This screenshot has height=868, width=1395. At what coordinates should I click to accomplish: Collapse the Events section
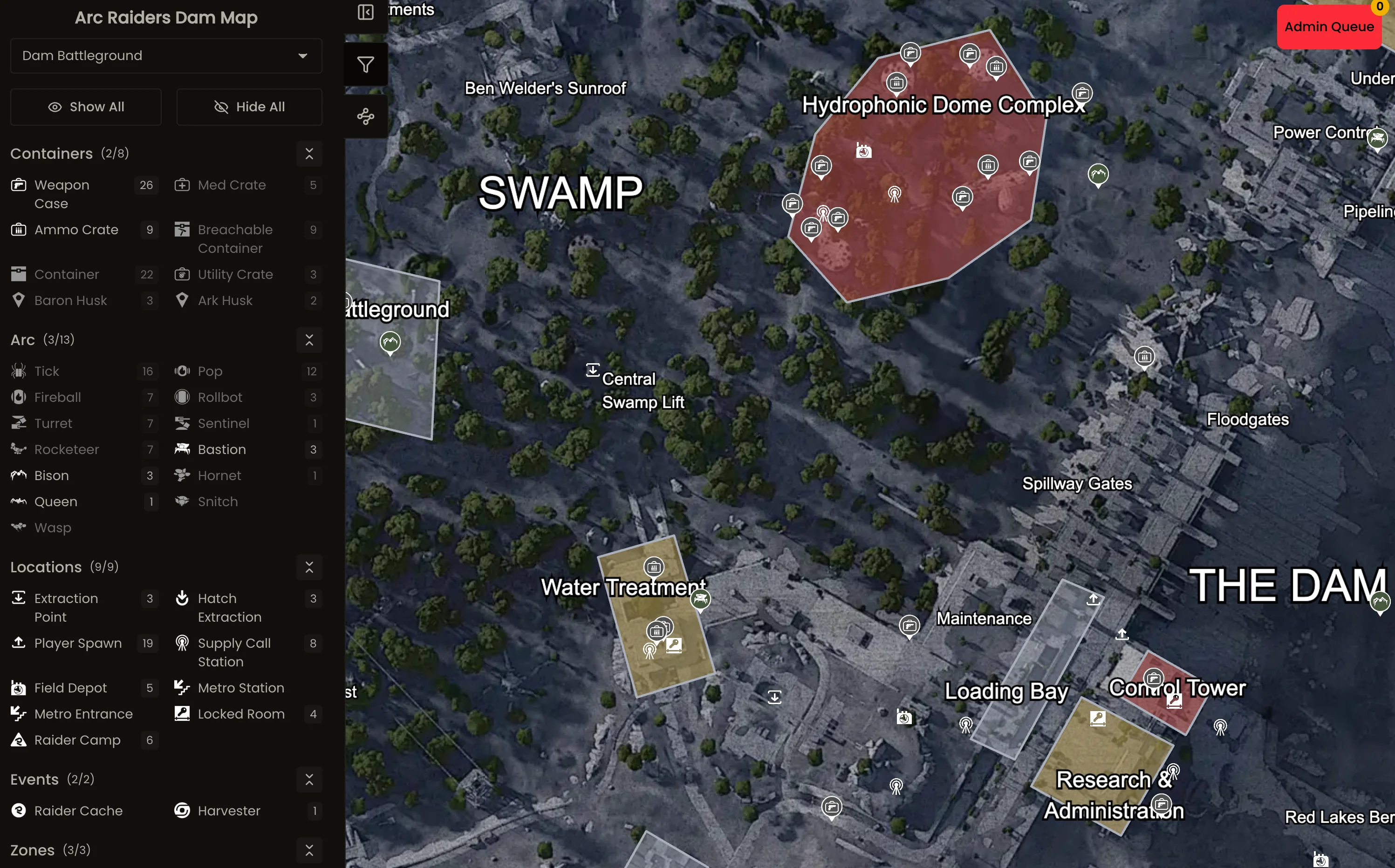coord(309,780)
